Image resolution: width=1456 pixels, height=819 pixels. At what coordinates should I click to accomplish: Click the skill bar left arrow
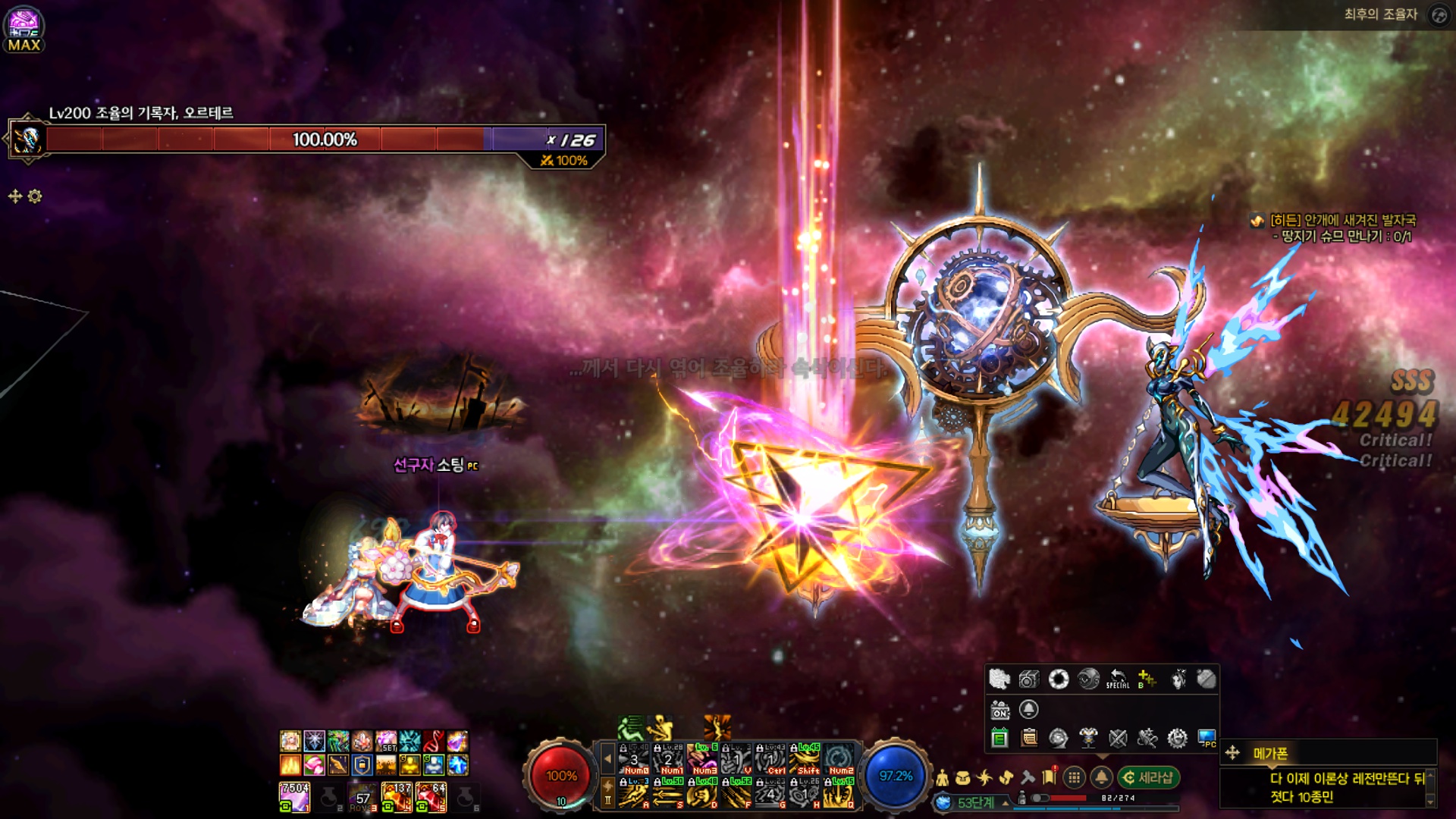coord(607,758)
